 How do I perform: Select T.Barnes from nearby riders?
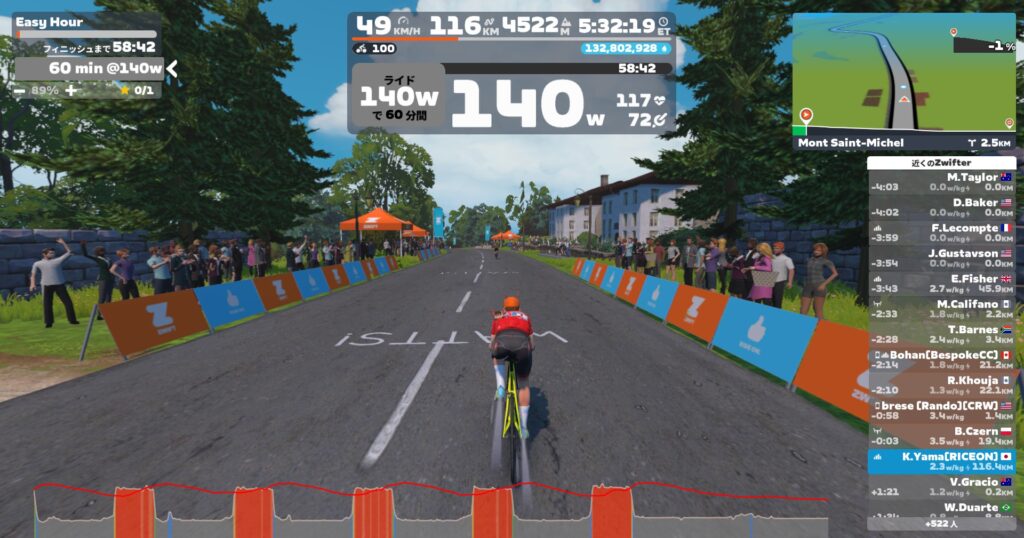pos(941,334)
